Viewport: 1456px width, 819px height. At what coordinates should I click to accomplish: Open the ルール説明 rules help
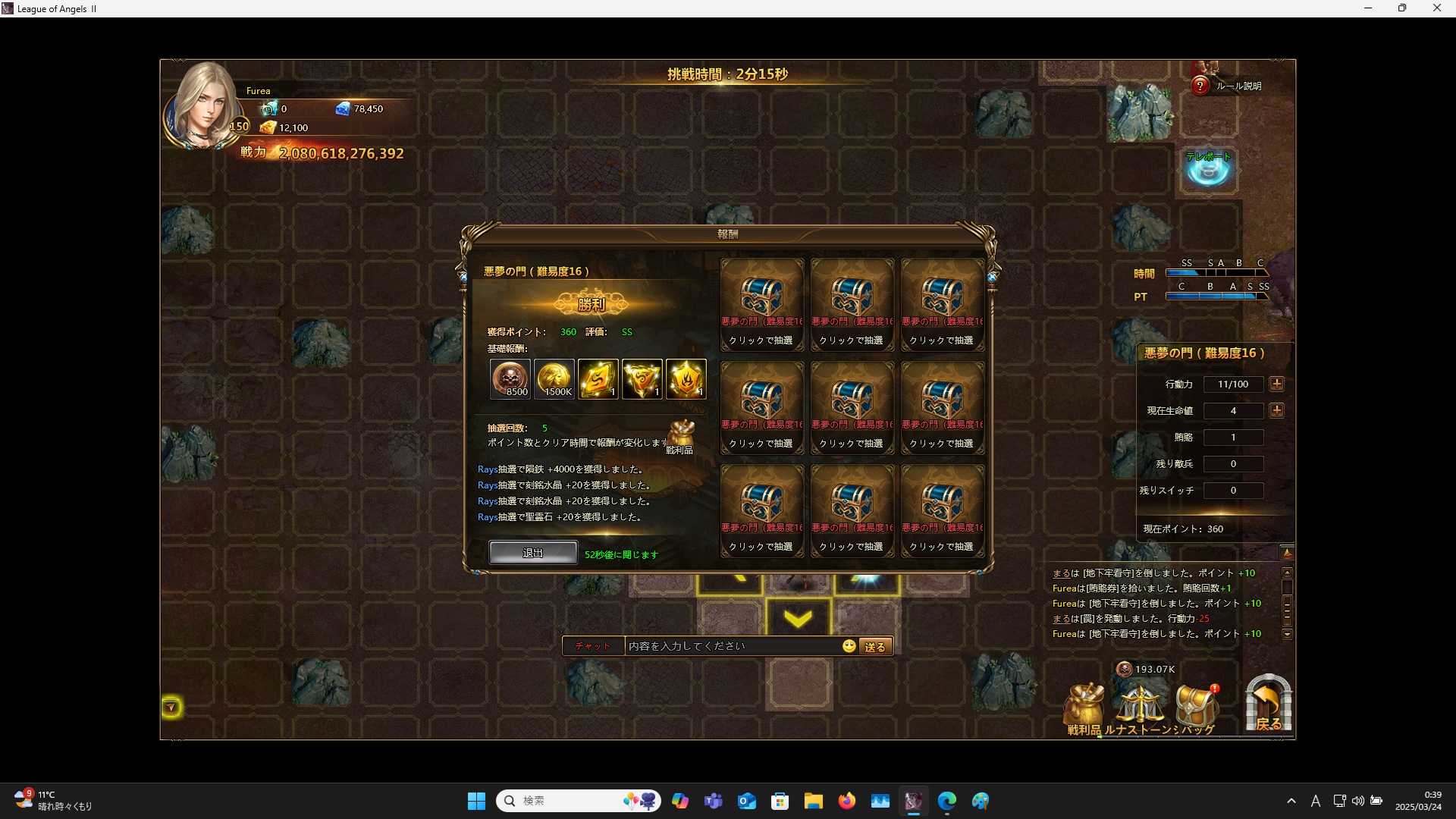(1228, 86)
